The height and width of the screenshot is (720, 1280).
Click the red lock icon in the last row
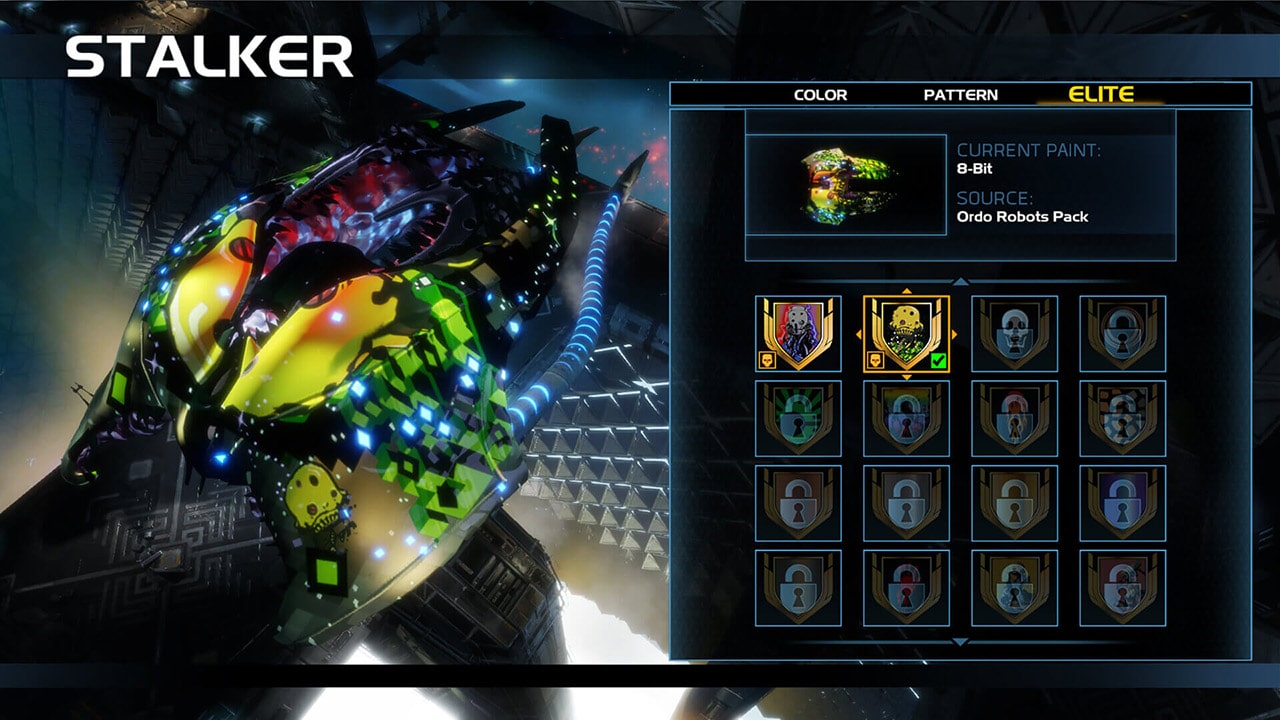(906, 585)
